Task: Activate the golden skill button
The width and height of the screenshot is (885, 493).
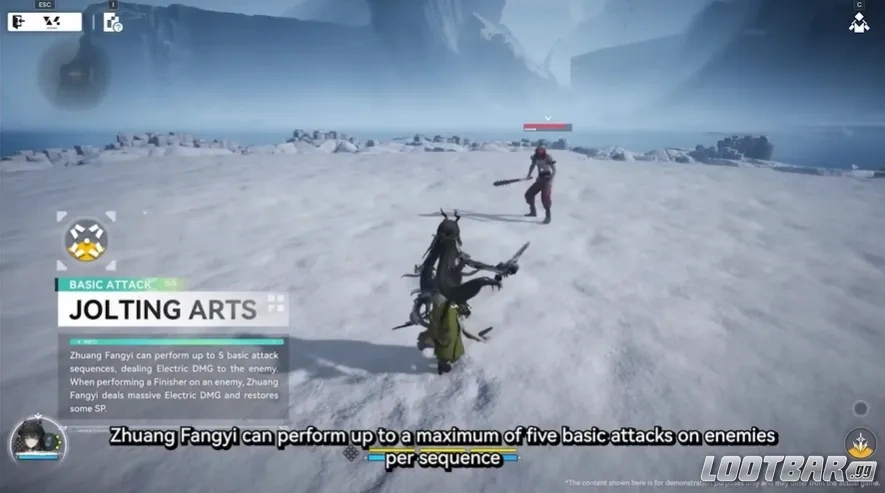Action: click(859, 442)
